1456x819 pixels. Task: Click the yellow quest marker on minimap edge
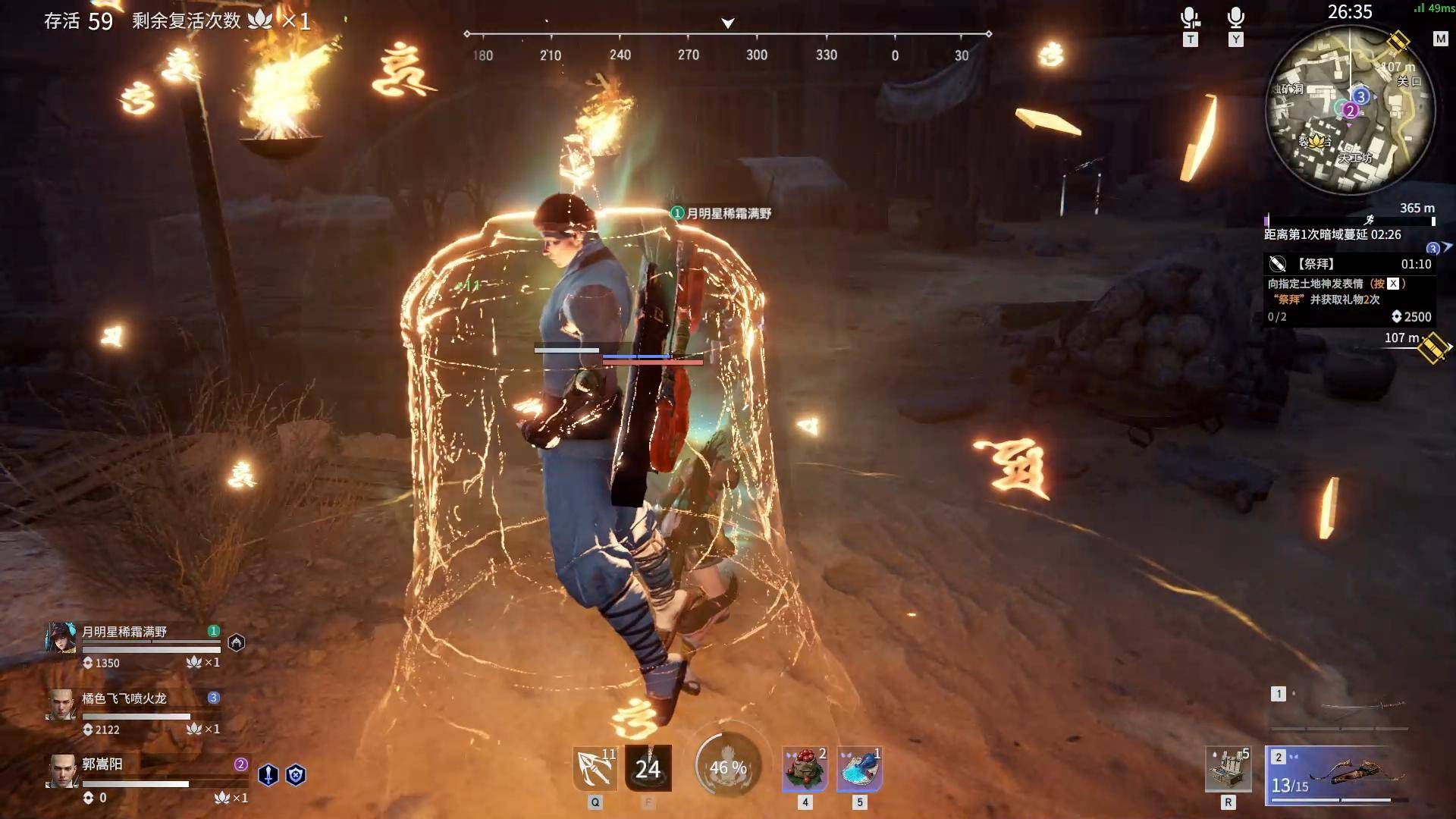[x=1399, y=41]
